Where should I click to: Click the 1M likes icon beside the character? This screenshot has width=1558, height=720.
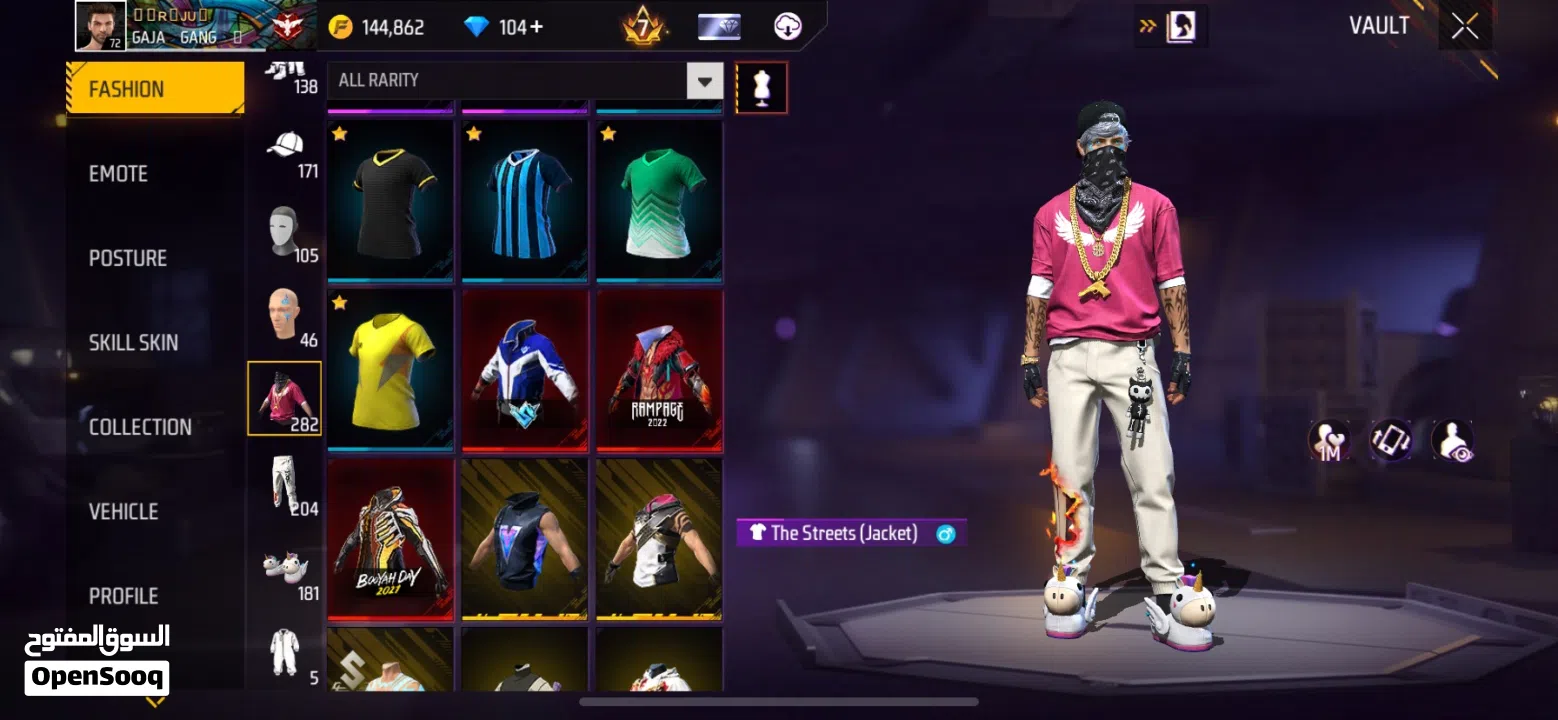pyautogui.click(x=1330, y=440)
